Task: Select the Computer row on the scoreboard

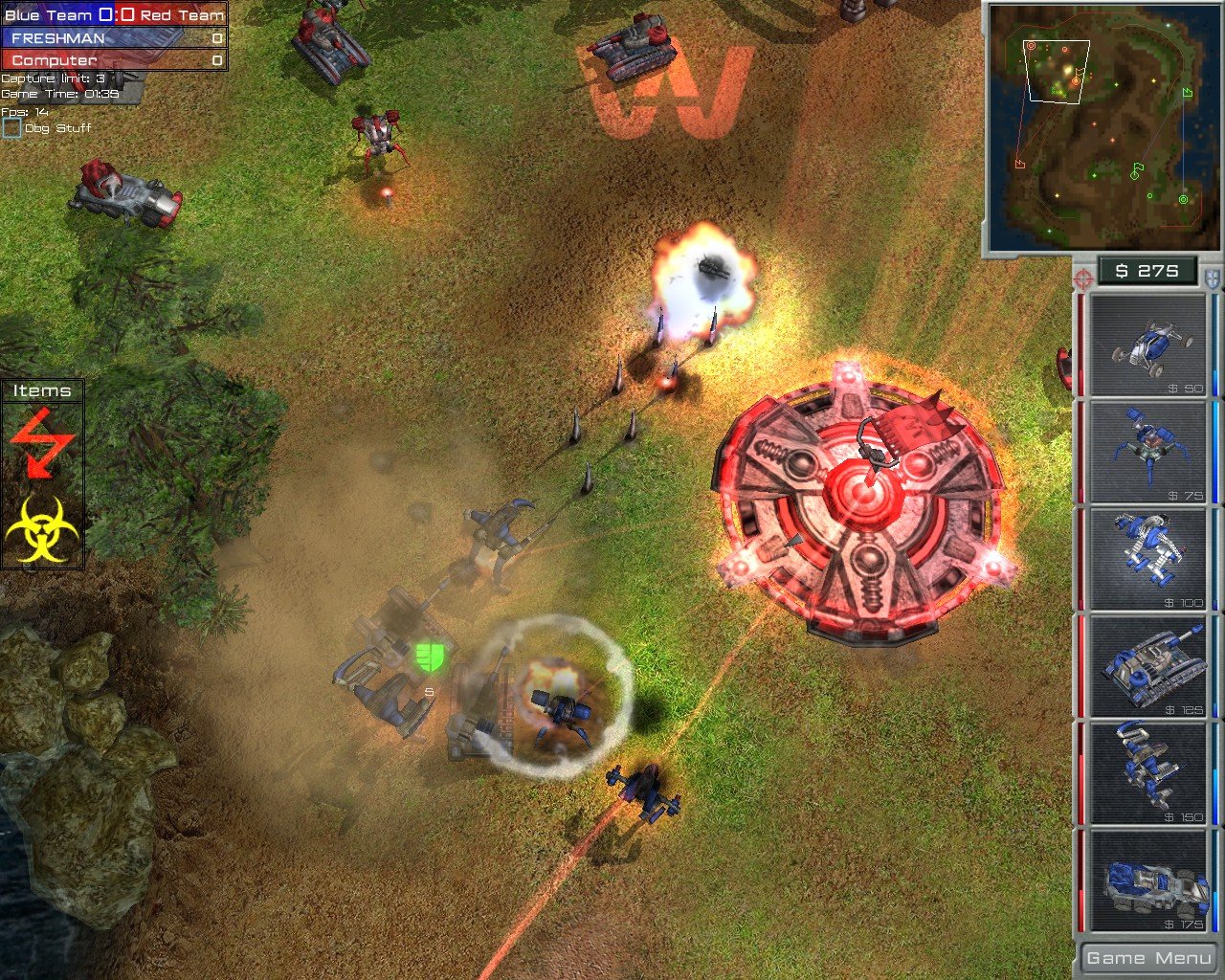Action: tap(110, 59)
